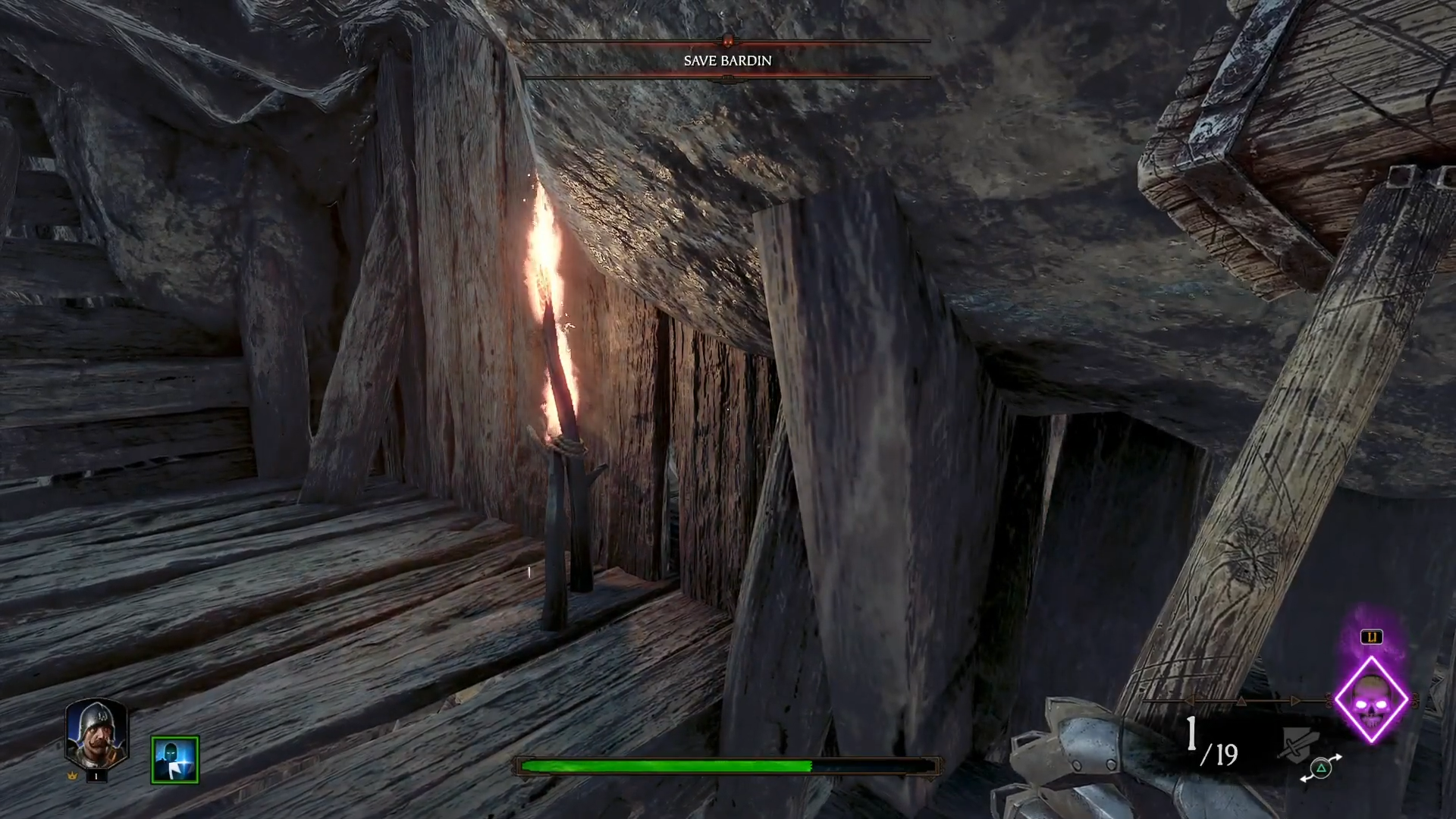
Task: Select the mustached soldier hero portrait
Action: 96,732
